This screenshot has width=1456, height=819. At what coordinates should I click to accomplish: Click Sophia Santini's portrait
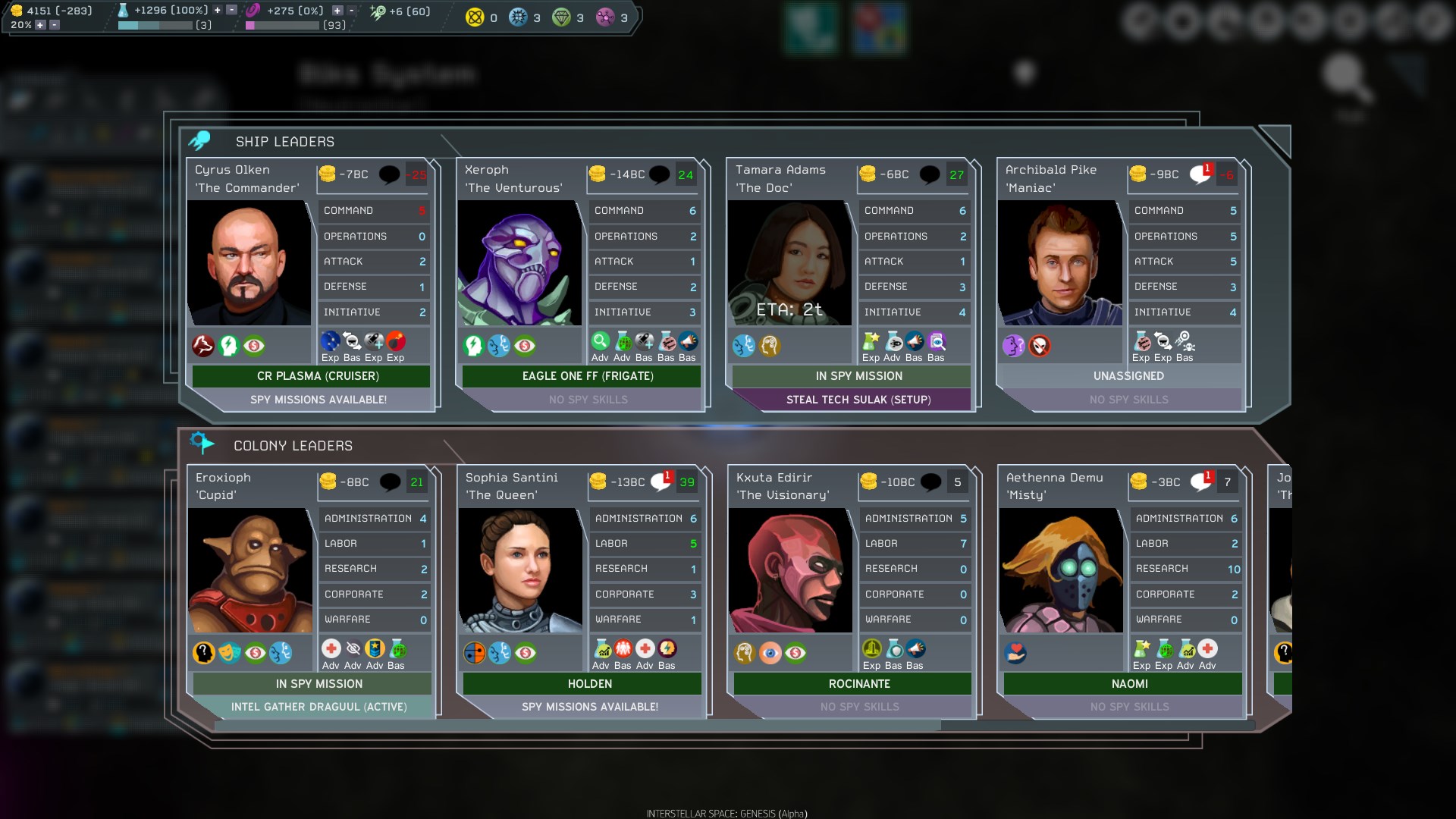click(x=520, y=569)
